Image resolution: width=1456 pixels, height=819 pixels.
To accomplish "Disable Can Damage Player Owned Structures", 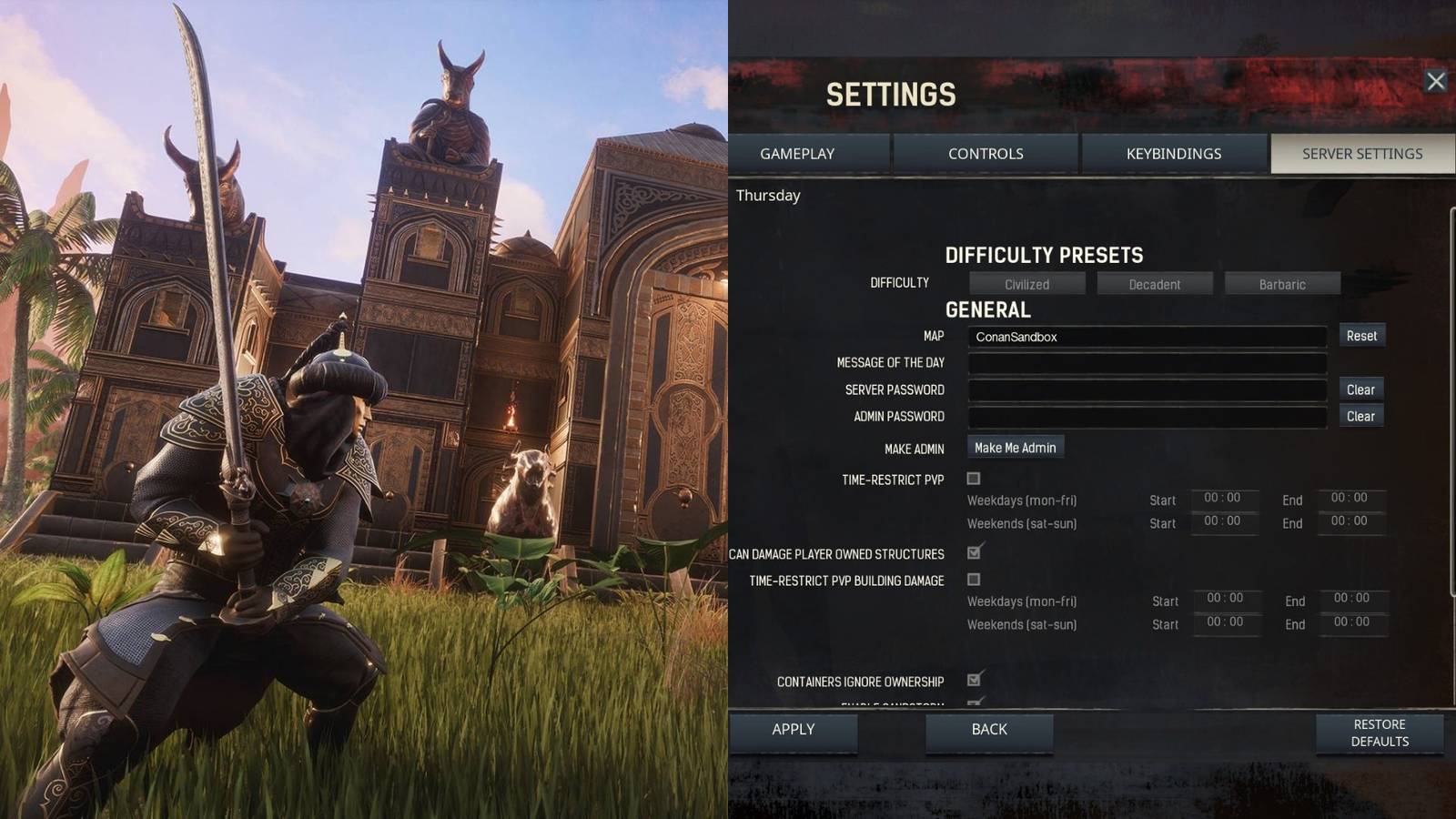I will pos(975,552).
